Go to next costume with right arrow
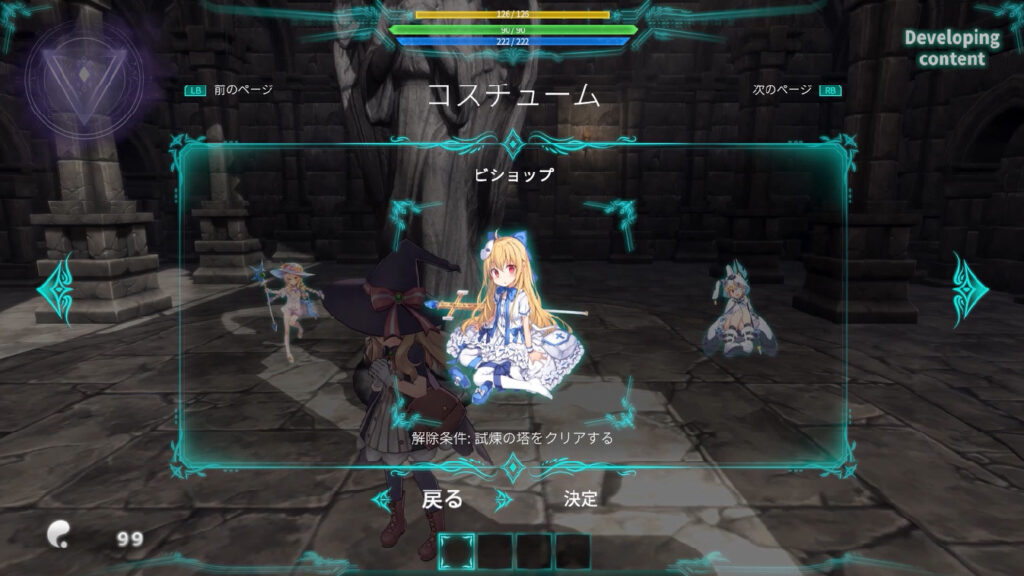Image resolution: width=1024 pixels, height=576 pixels. 968,289
